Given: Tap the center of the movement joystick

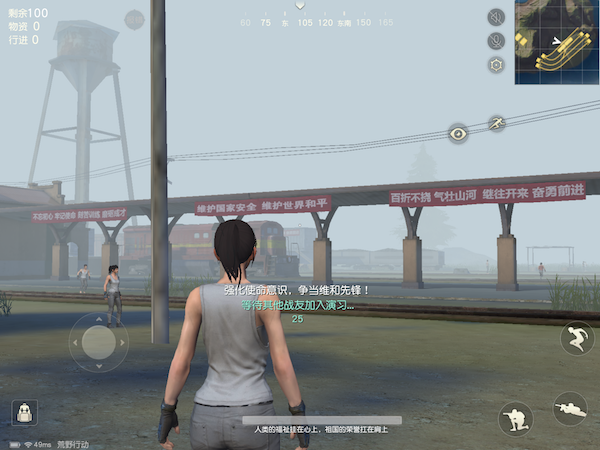Looking at the screenshot, I should (98, 343).
